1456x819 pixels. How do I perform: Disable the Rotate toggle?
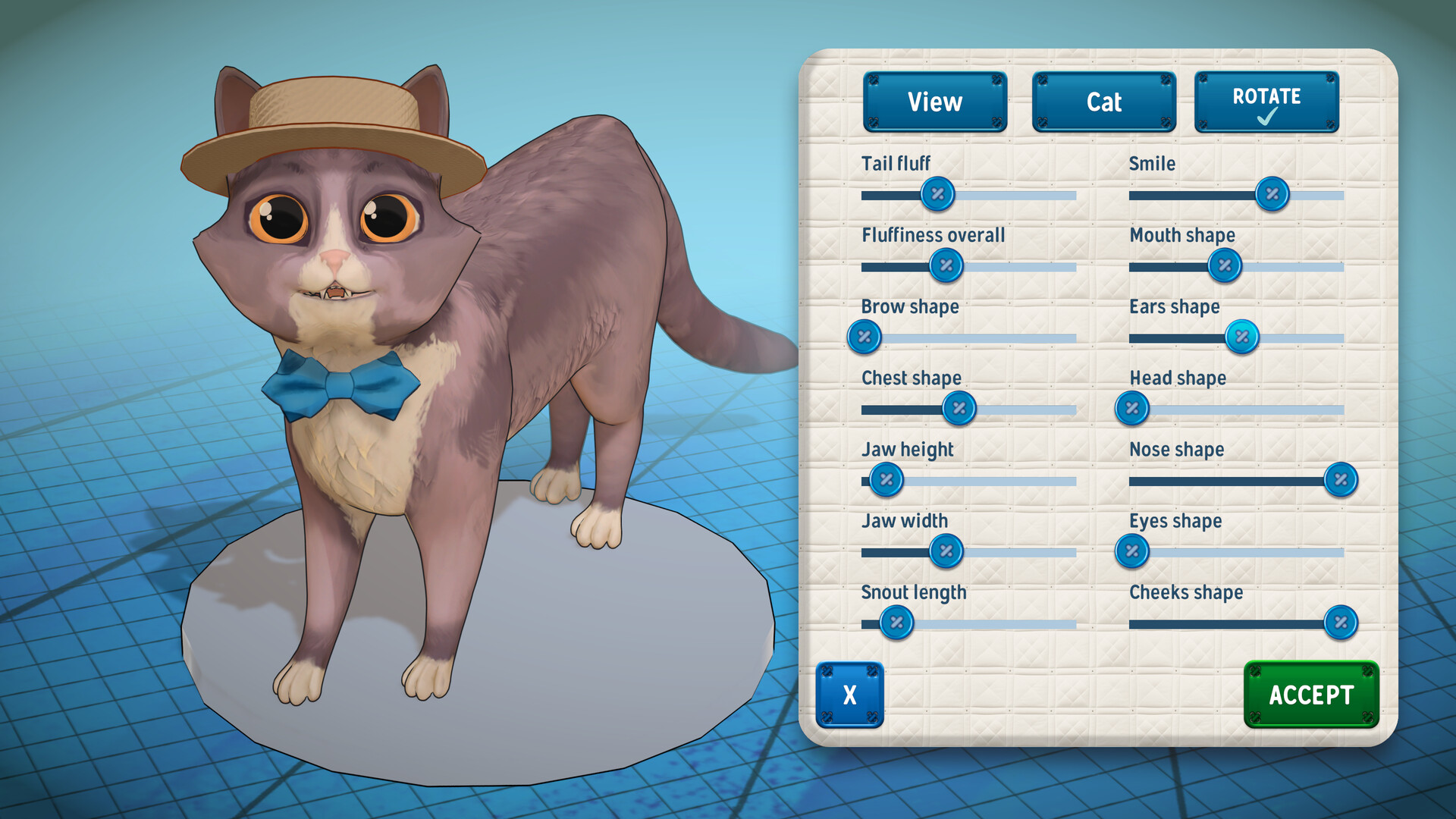[x=1265, y=101]
